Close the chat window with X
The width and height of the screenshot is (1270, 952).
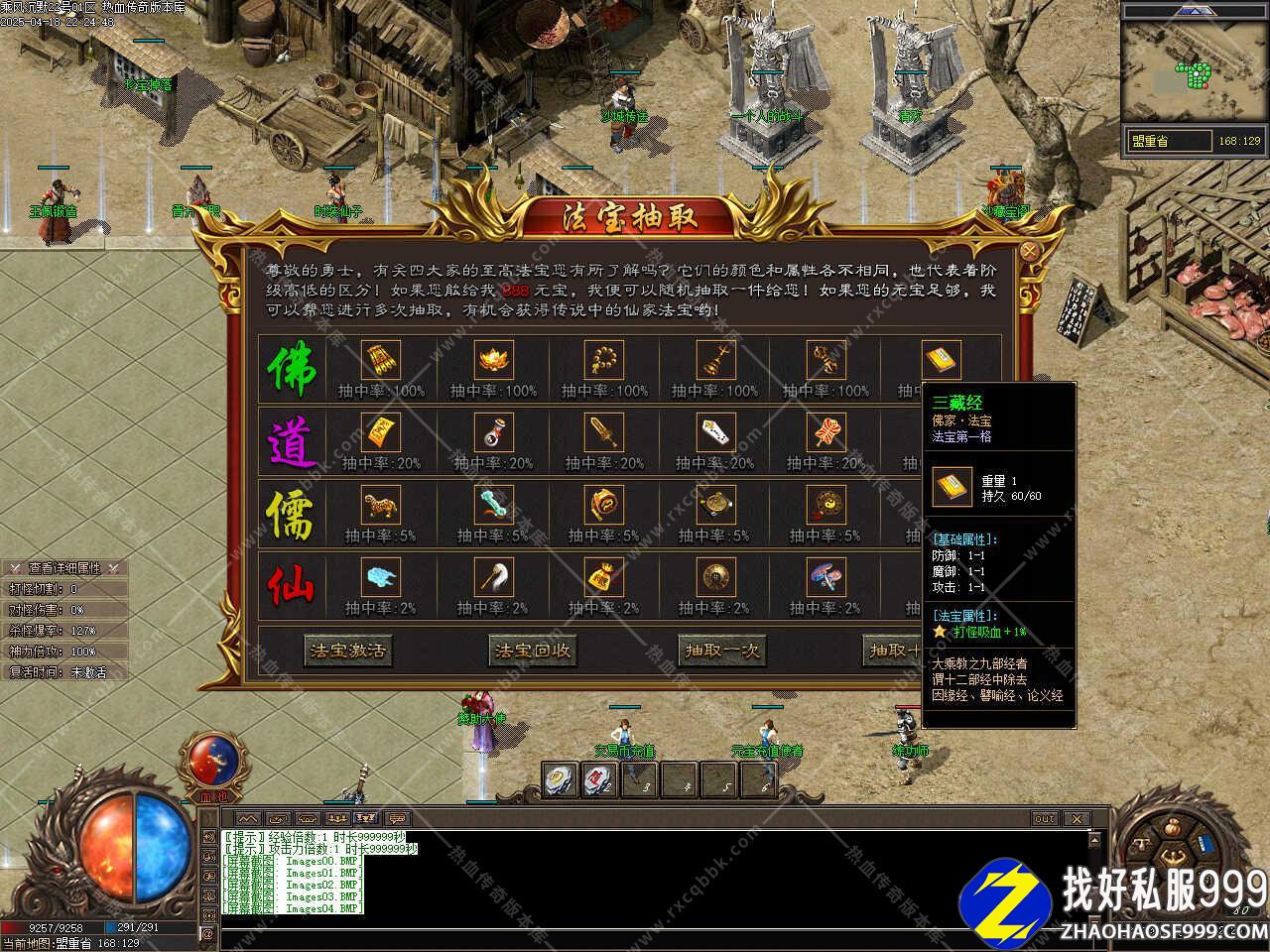coord(1076,818)
